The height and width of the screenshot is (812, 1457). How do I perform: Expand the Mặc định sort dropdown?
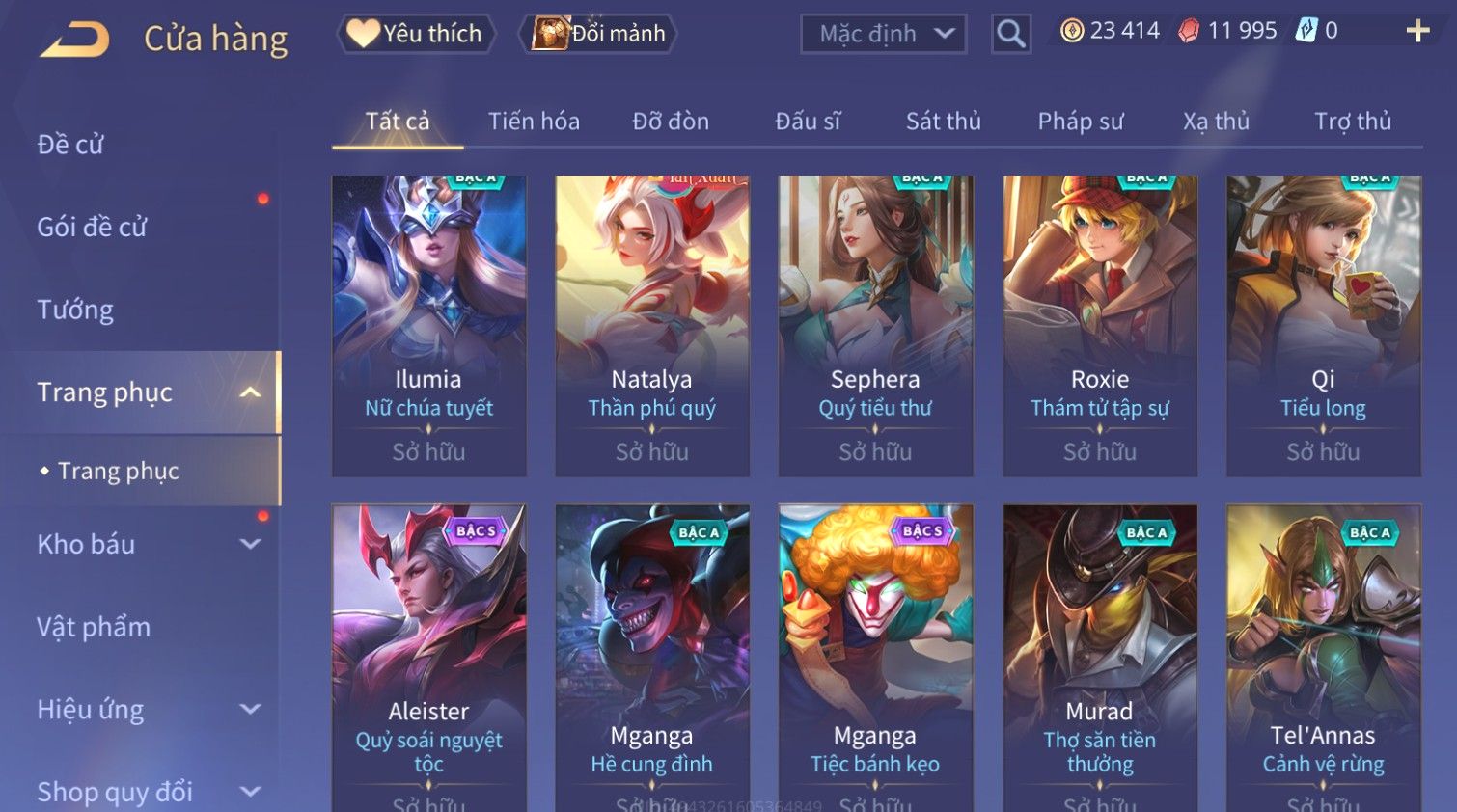click(x=883, y=35)
